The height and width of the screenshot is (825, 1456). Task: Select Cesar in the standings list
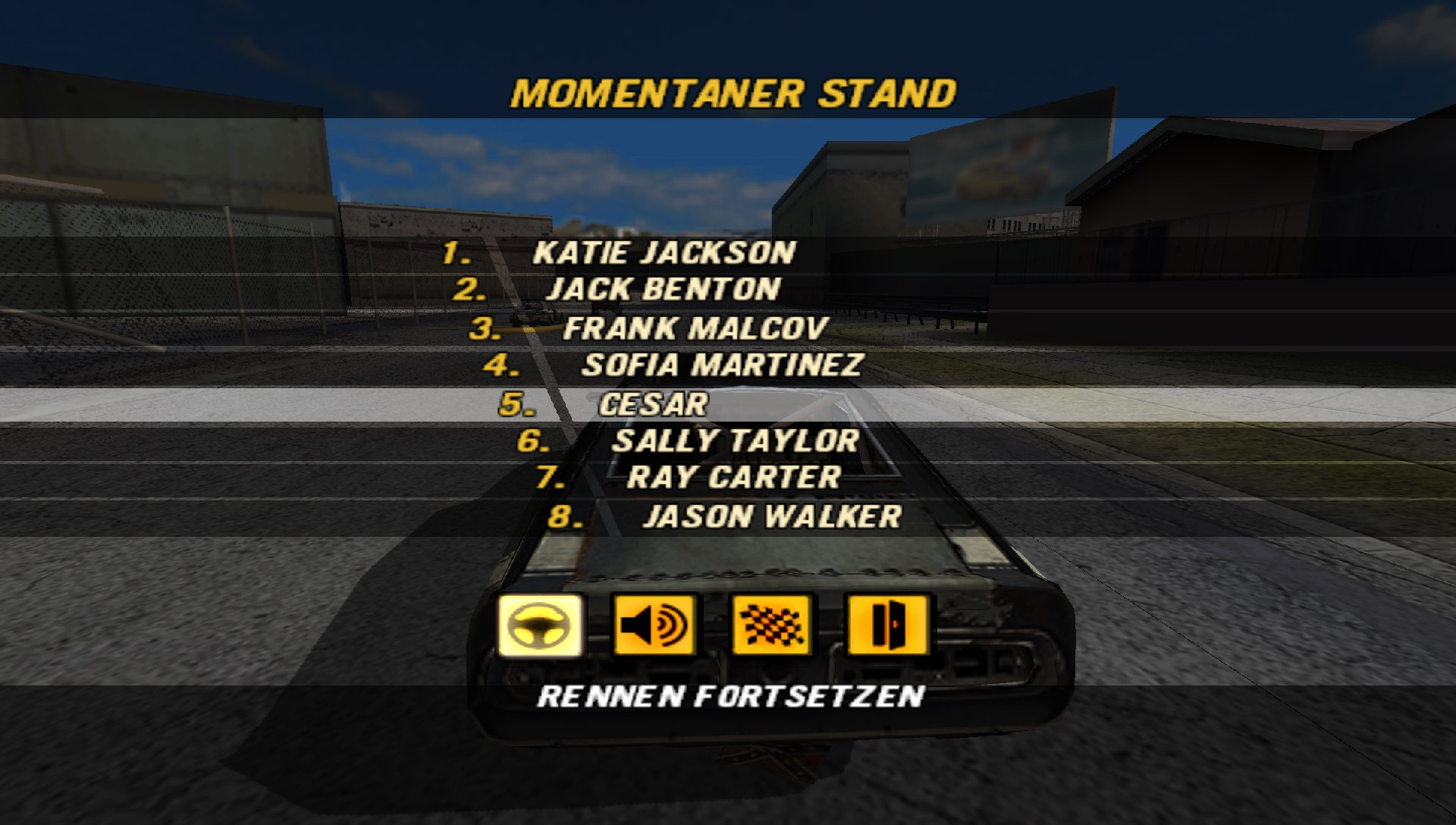(657, 406)
